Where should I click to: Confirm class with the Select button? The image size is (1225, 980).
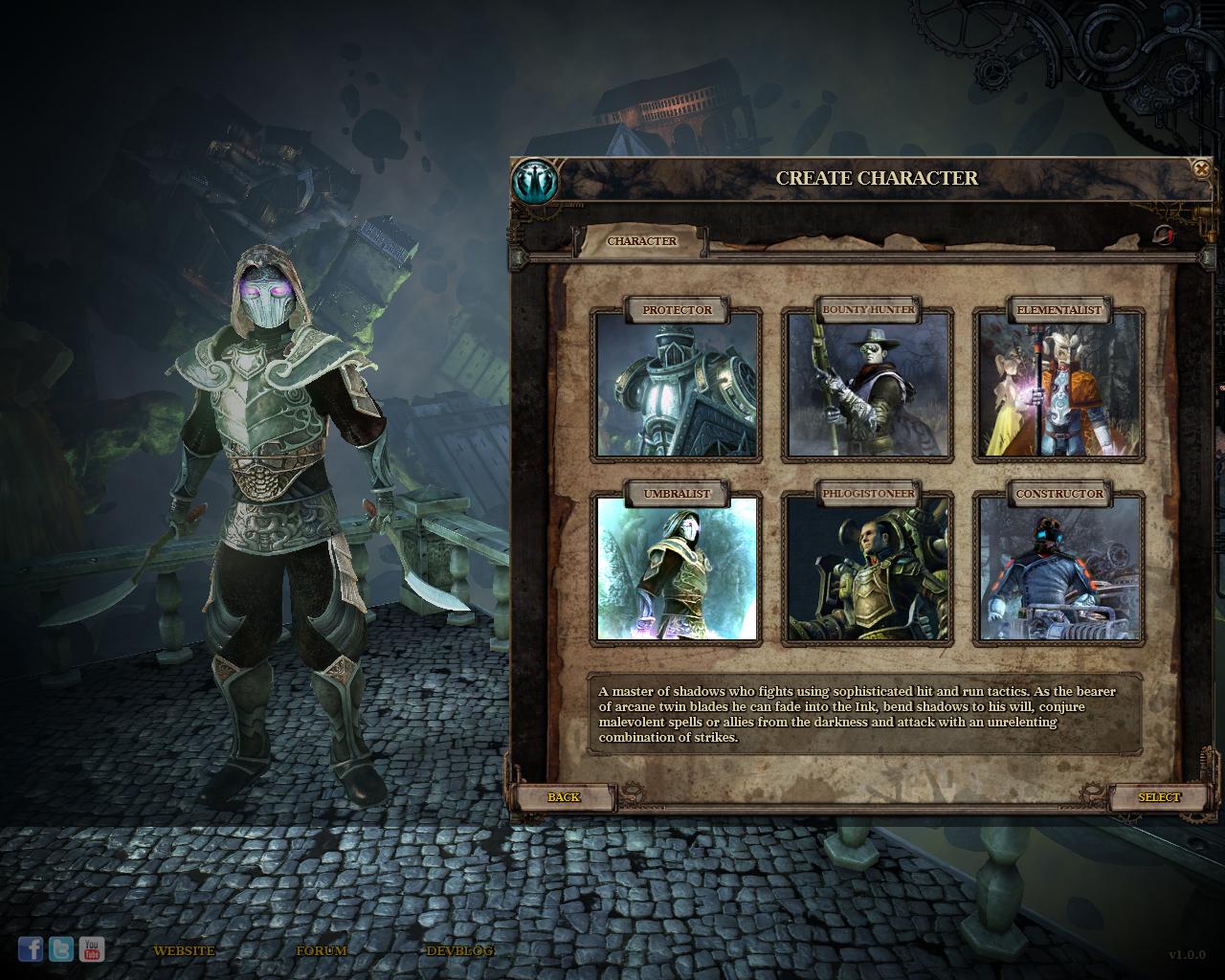pyautogui.click(x=1159, y=797)
